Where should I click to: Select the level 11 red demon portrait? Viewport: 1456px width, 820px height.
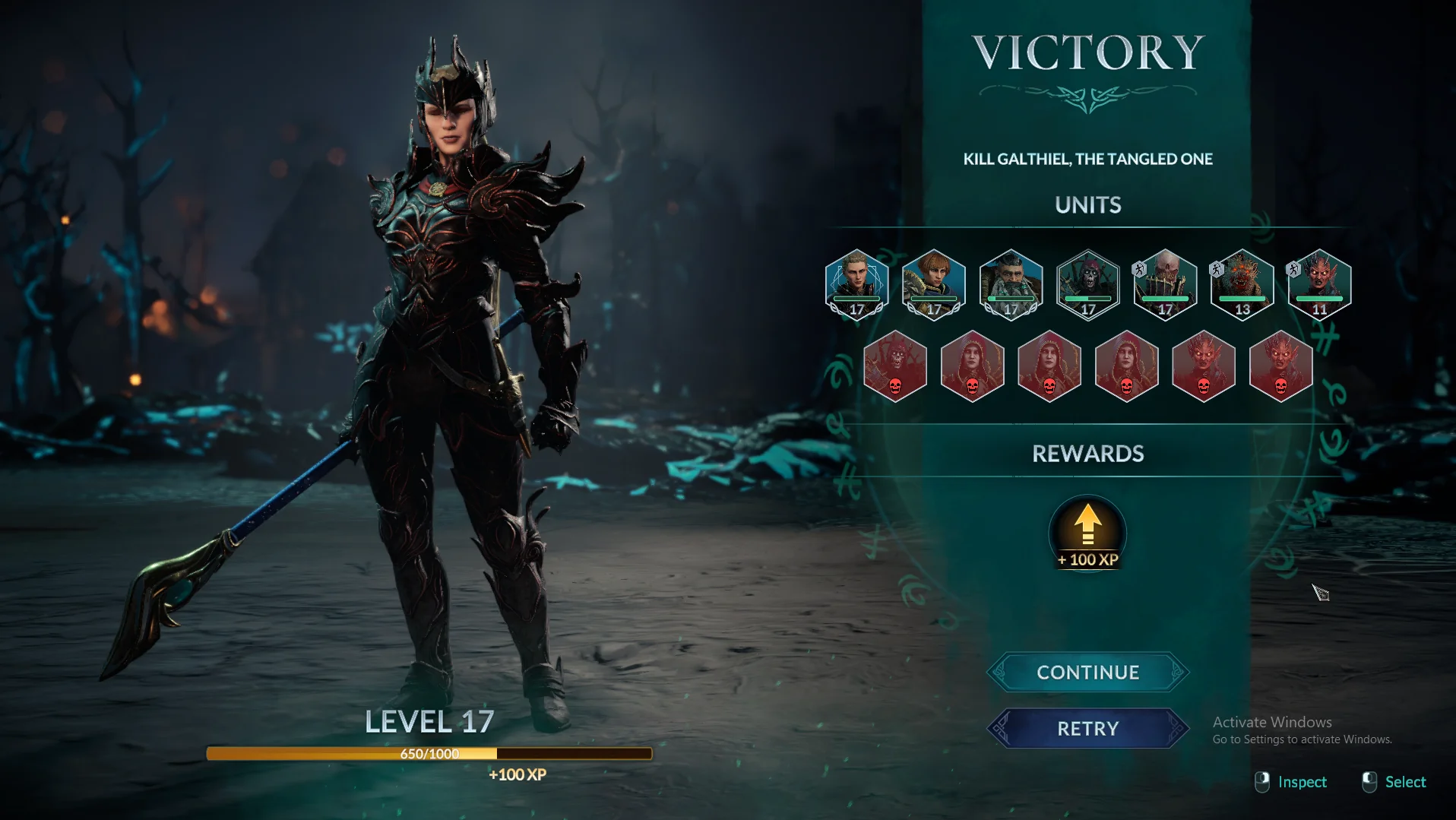pyautogui.click(x=1319, y=284)
